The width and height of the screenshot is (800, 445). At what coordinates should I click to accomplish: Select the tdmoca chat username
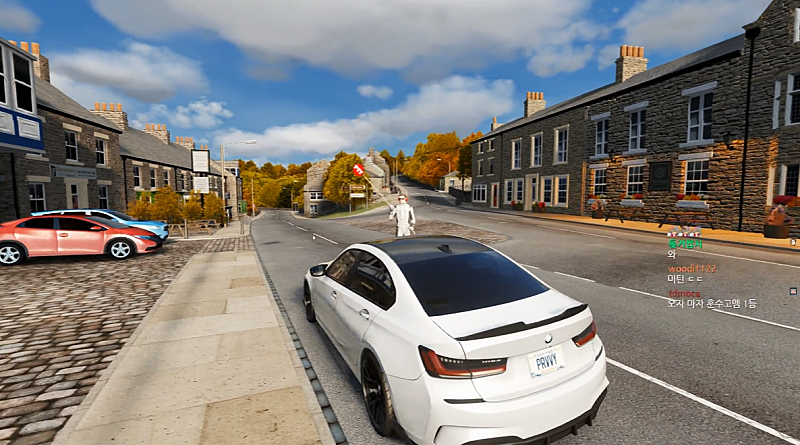click(x=684, y=293)
